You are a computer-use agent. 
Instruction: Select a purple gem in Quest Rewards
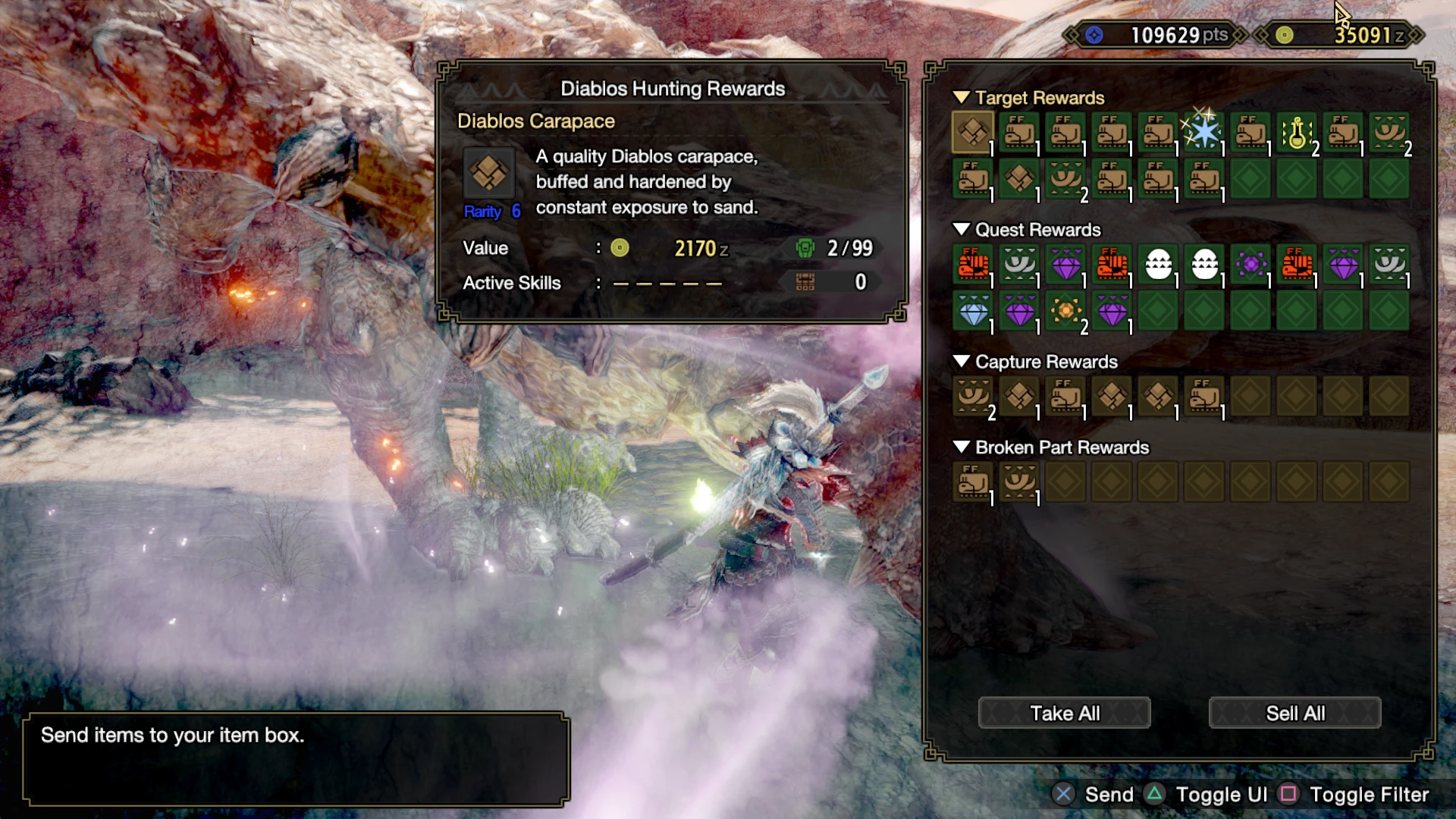(1065, 266)
